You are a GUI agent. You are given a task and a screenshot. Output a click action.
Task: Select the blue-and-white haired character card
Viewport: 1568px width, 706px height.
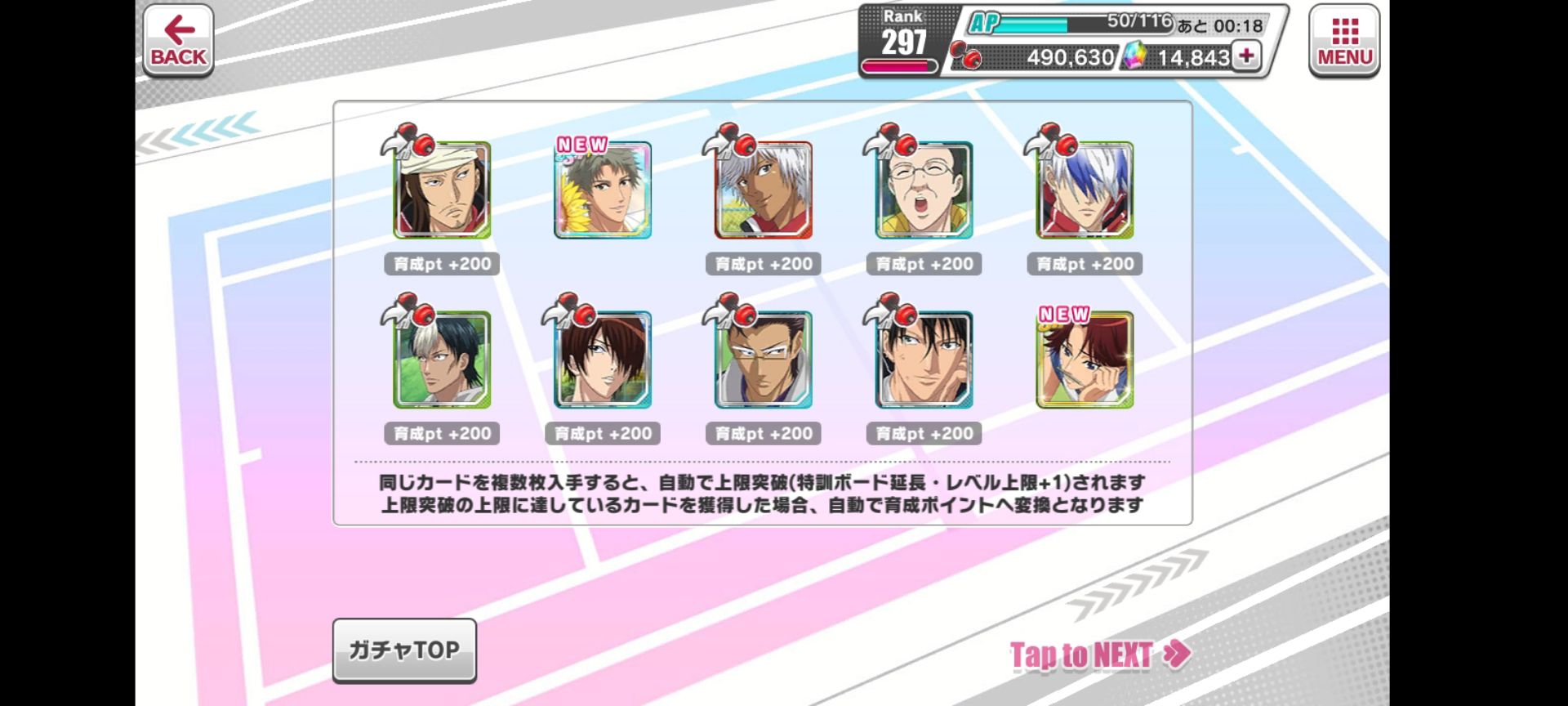(x=1085, y=190)
